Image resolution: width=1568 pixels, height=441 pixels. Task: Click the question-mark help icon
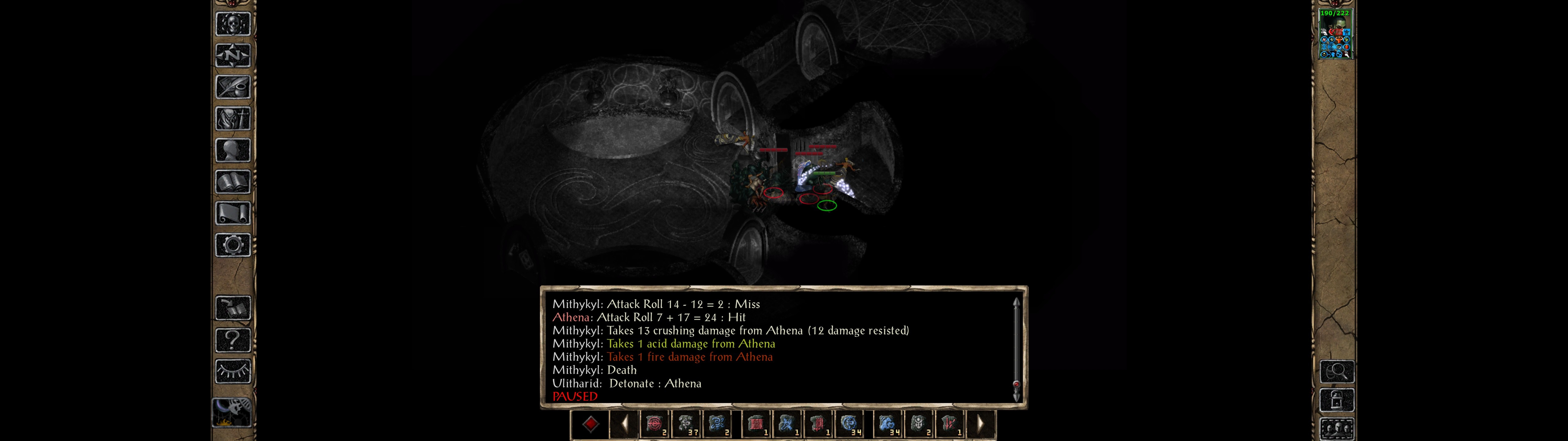click(x=233, y=340)
